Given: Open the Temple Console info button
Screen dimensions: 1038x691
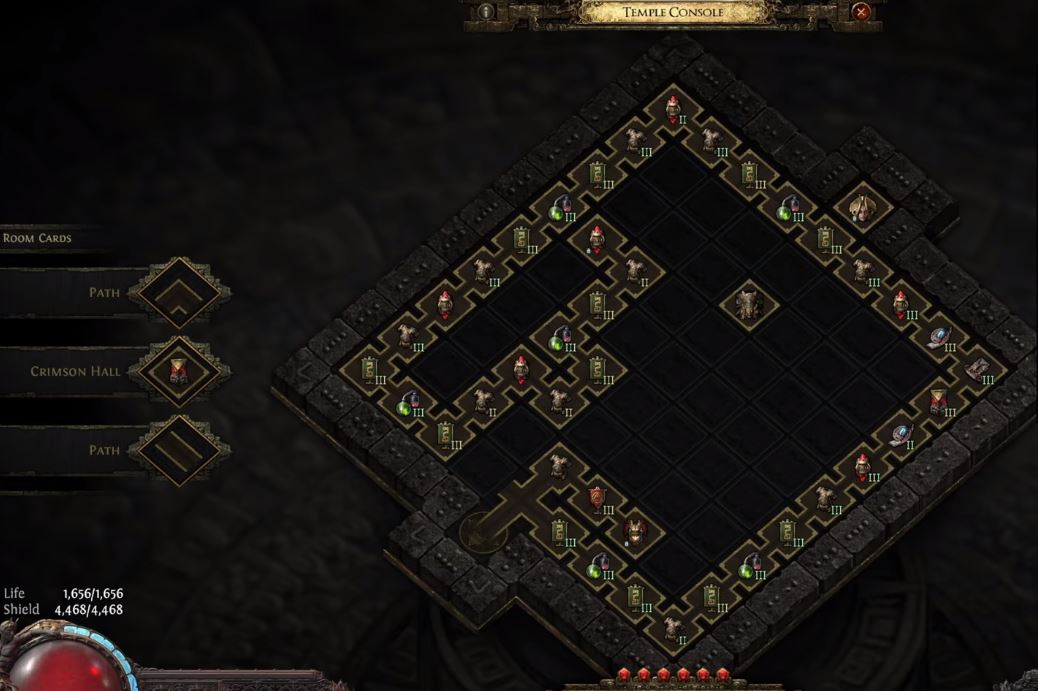Looking at the screenshot, I should tap(487, 12).
